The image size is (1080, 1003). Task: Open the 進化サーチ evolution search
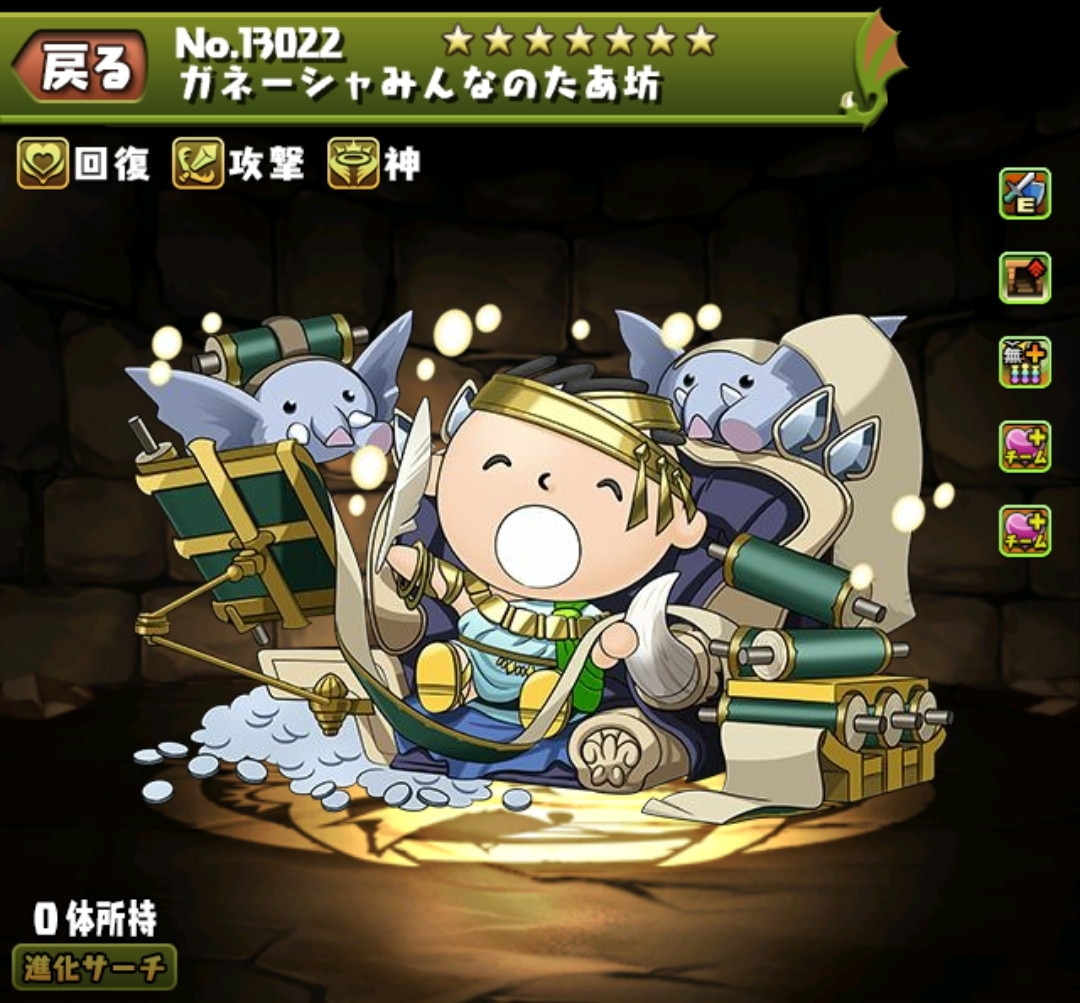click(94, 967)
